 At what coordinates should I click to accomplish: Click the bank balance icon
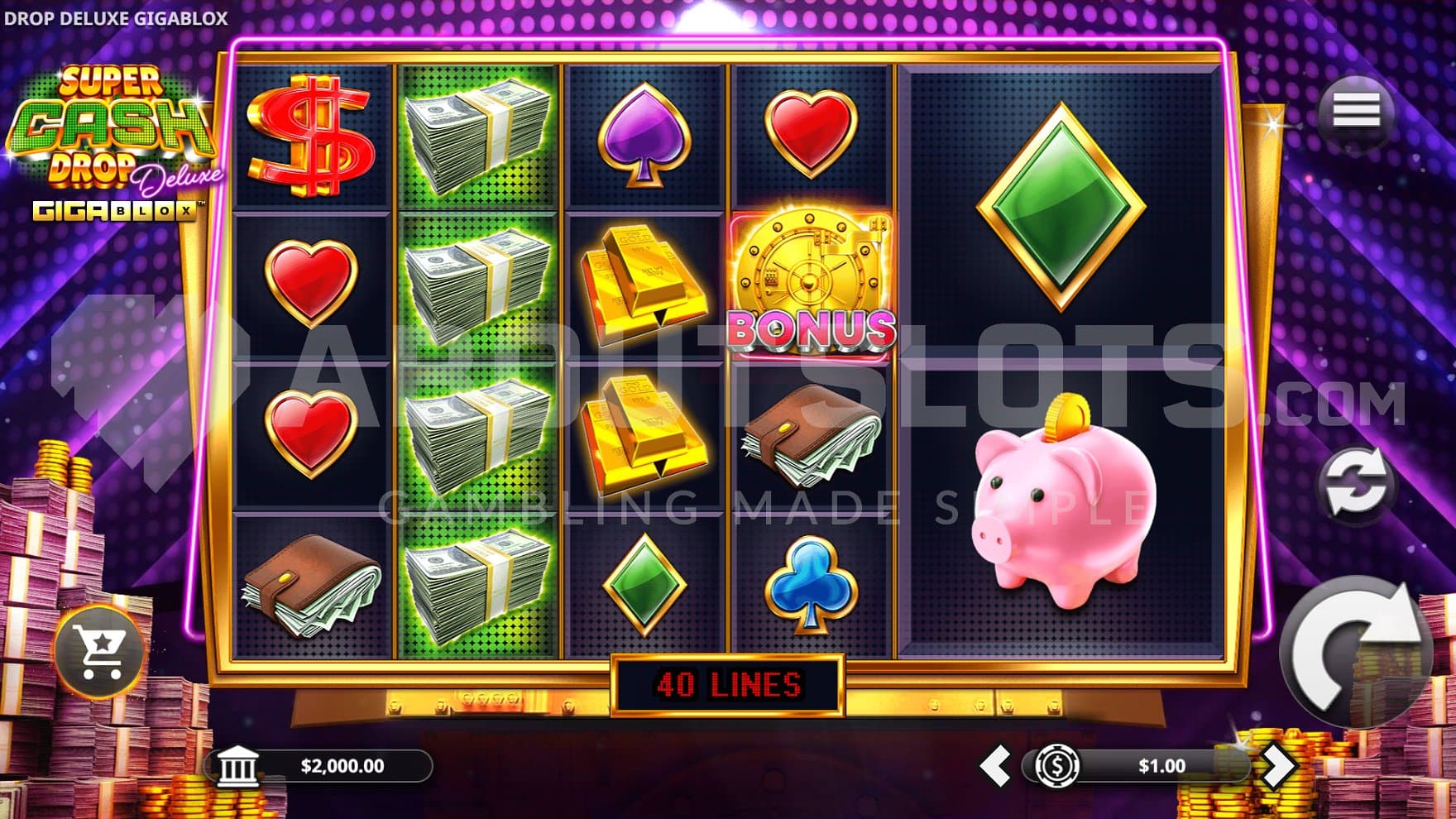(x=237, y=767)
